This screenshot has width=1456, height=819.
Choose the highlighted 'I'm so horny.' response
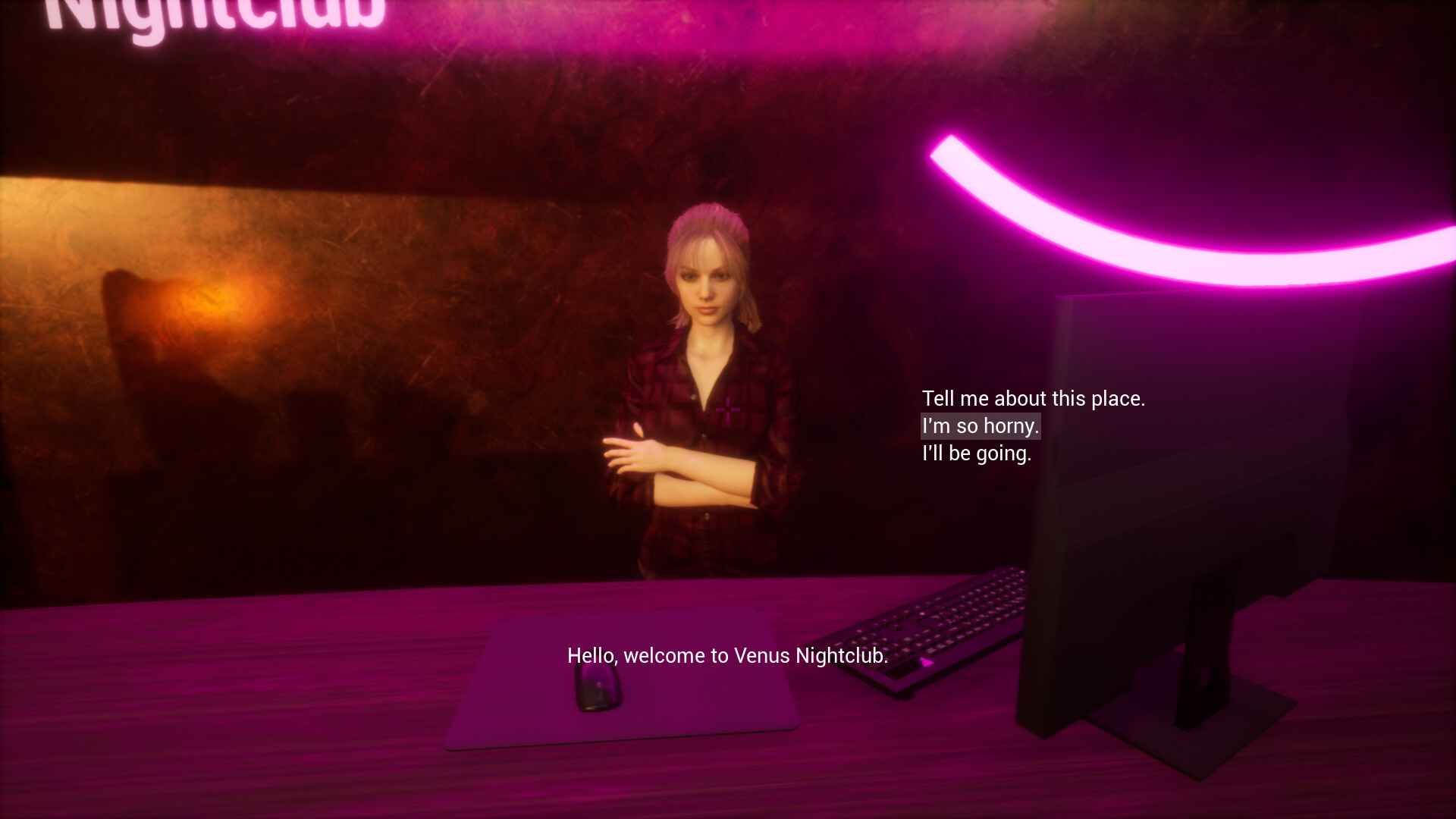point(979,426)
